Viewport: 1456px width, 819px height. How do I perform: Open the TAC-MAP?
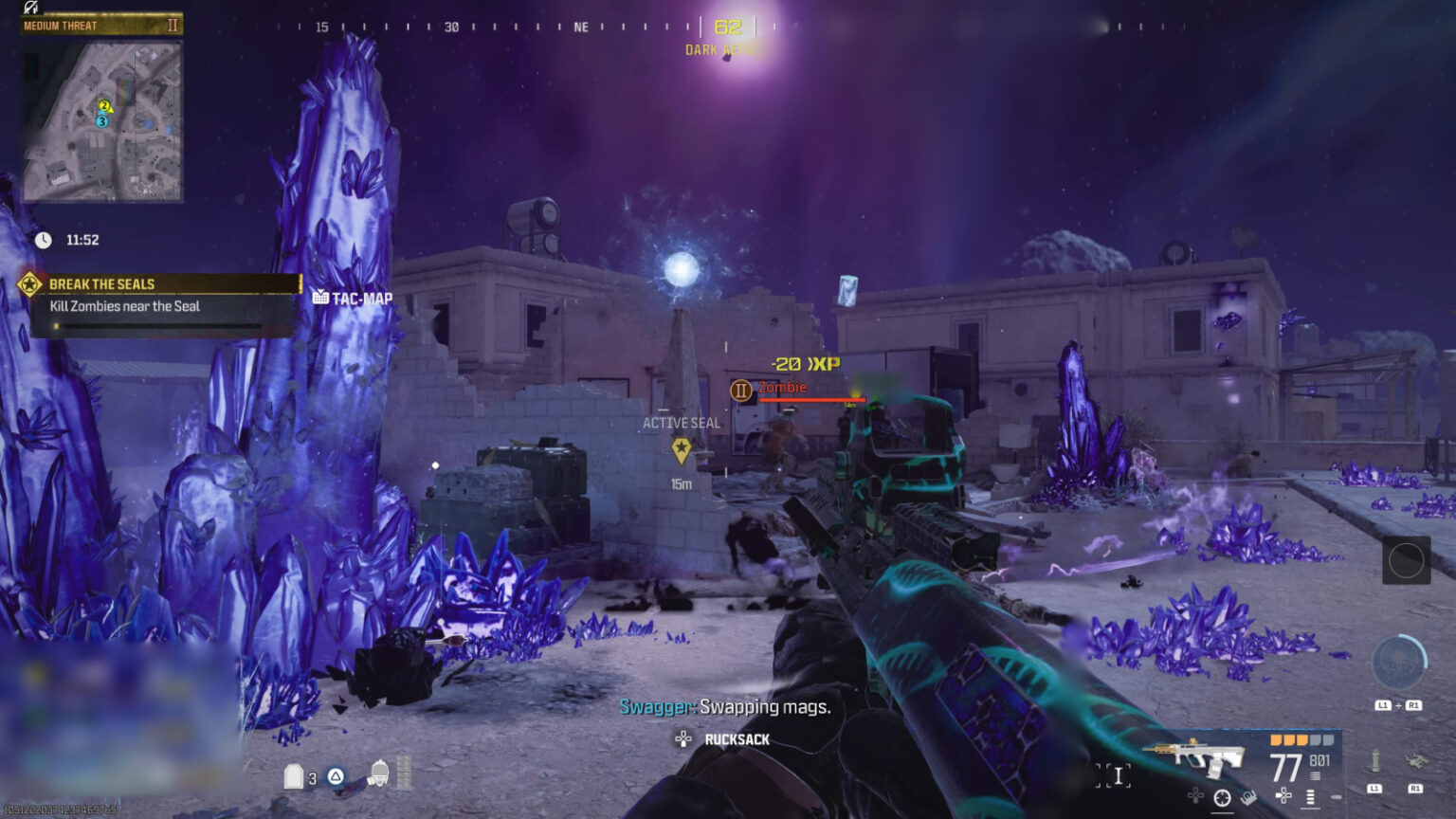pos(351,296)
